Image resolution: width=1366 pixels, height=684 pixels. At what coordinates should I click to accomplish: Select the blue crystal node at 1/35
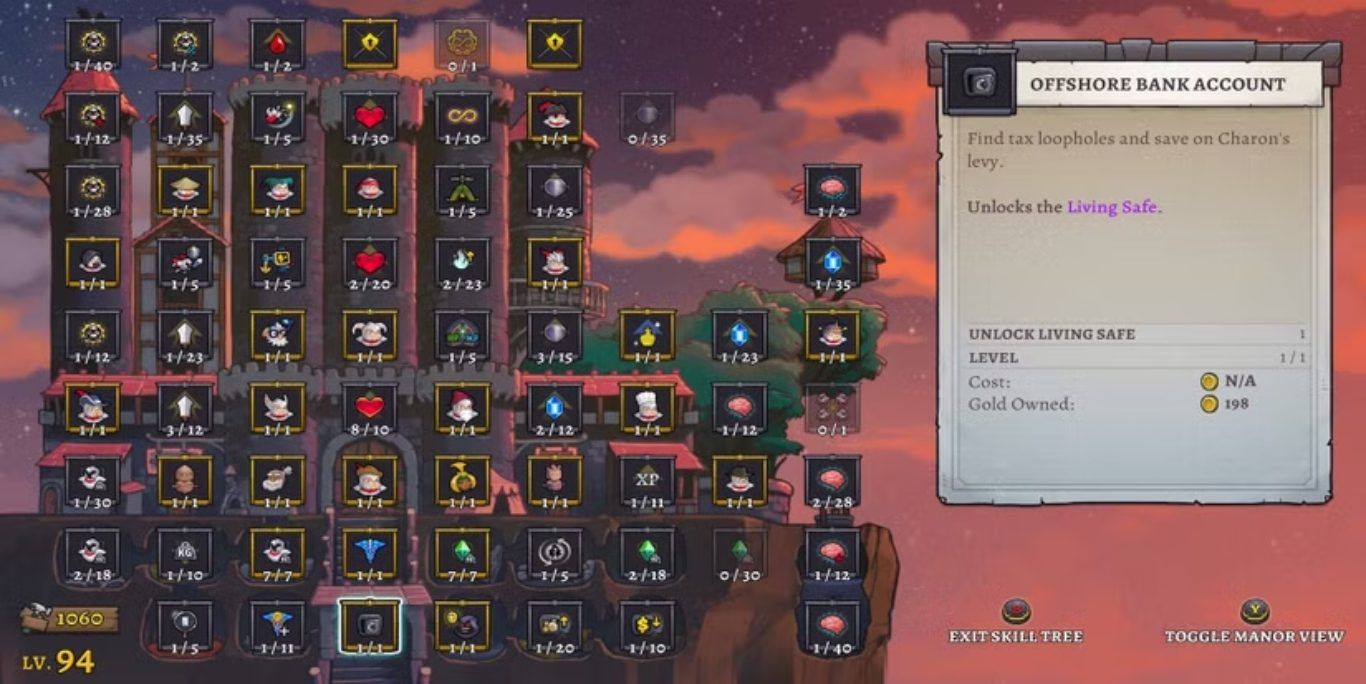[x=832, y=261]
